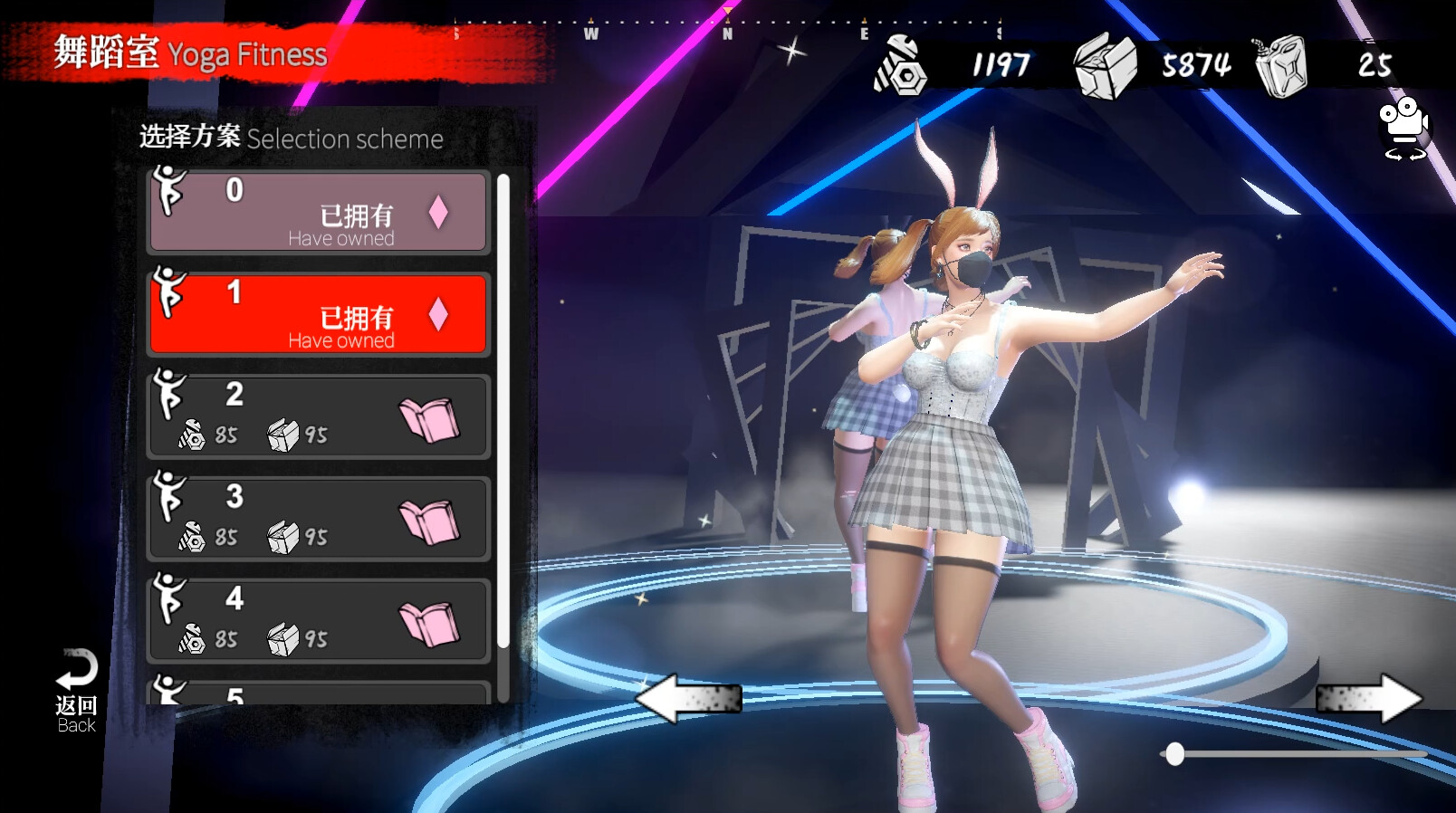This screenshot has width=1456, height=813.
Task: Select the highlighted red scheme 1
Action: (319, 314)
